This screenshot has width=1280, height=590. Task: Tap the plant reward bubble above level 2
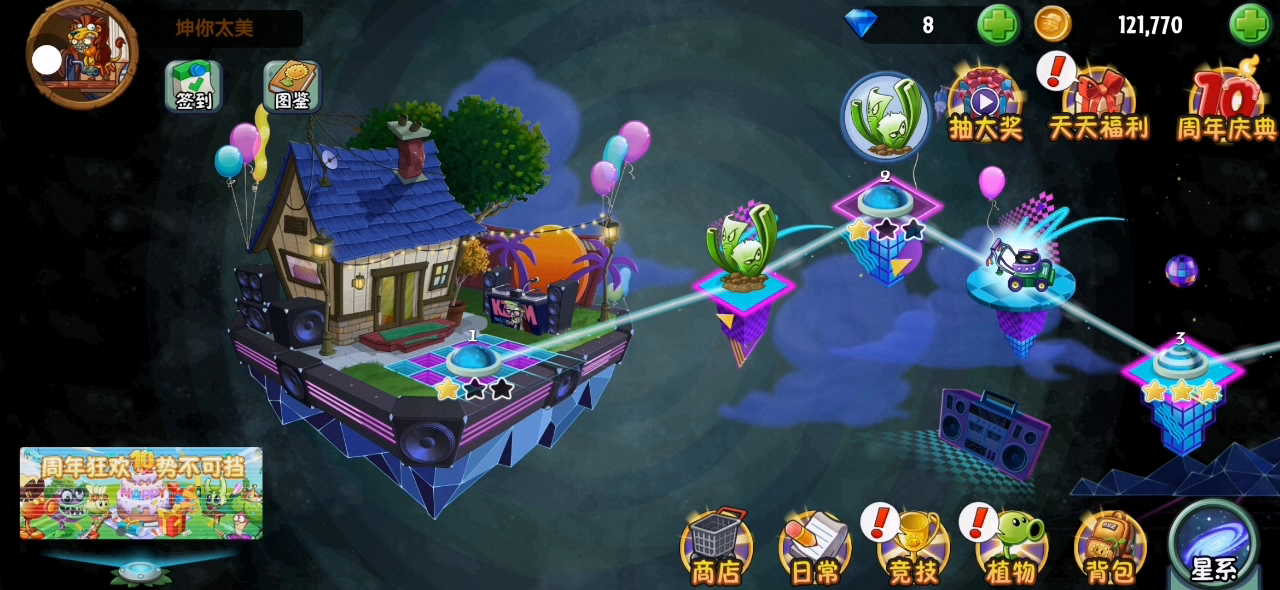[x=885, y=117]
